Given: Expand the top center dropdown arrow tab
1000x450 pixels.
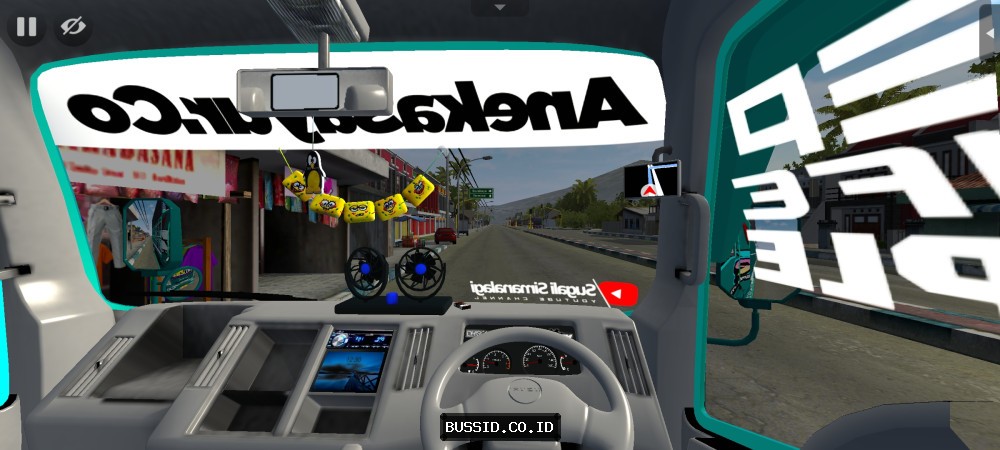Looking at the screenshot, I should 500,7.
